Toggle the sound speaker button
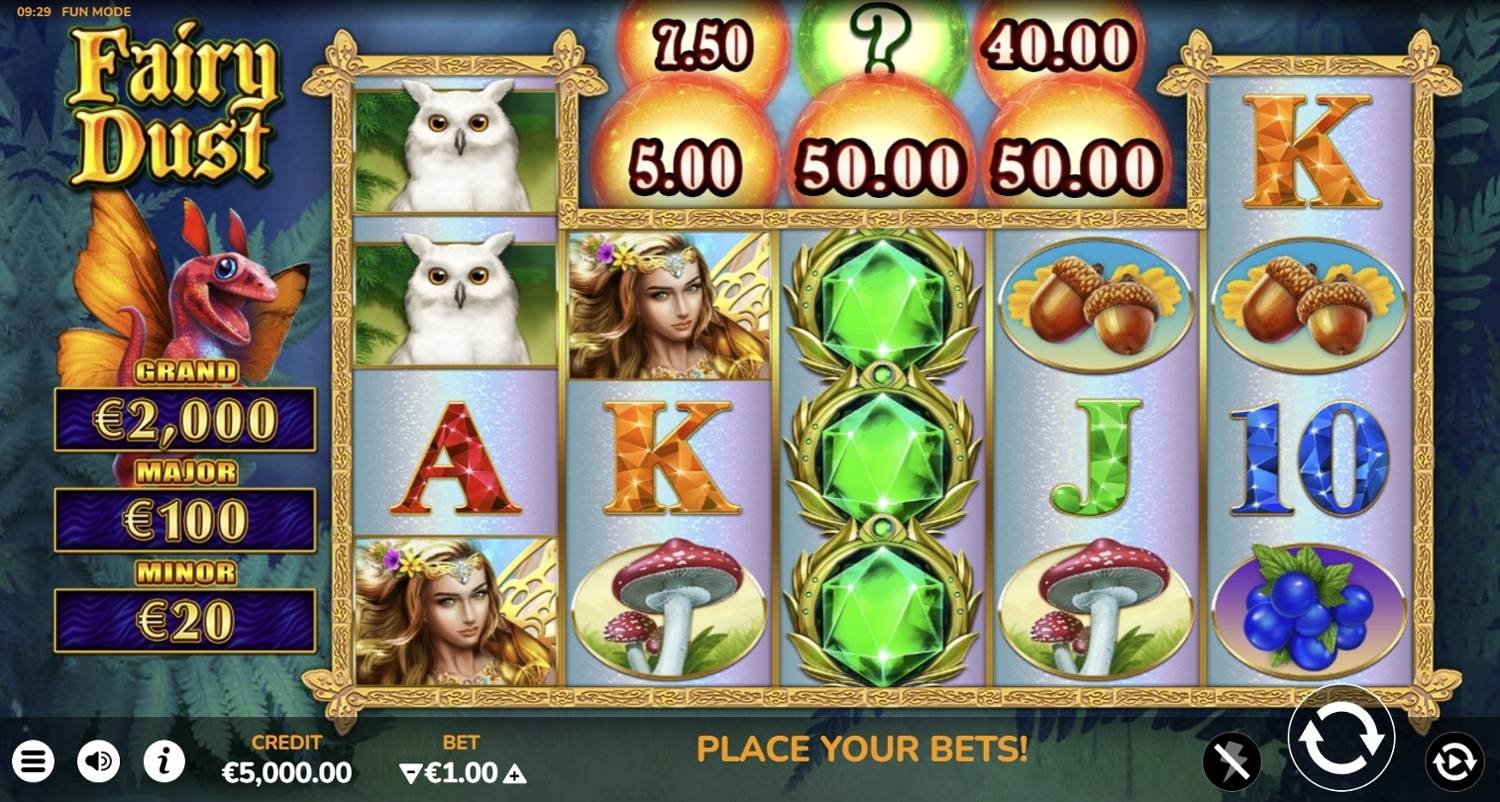 pos(98,762)
